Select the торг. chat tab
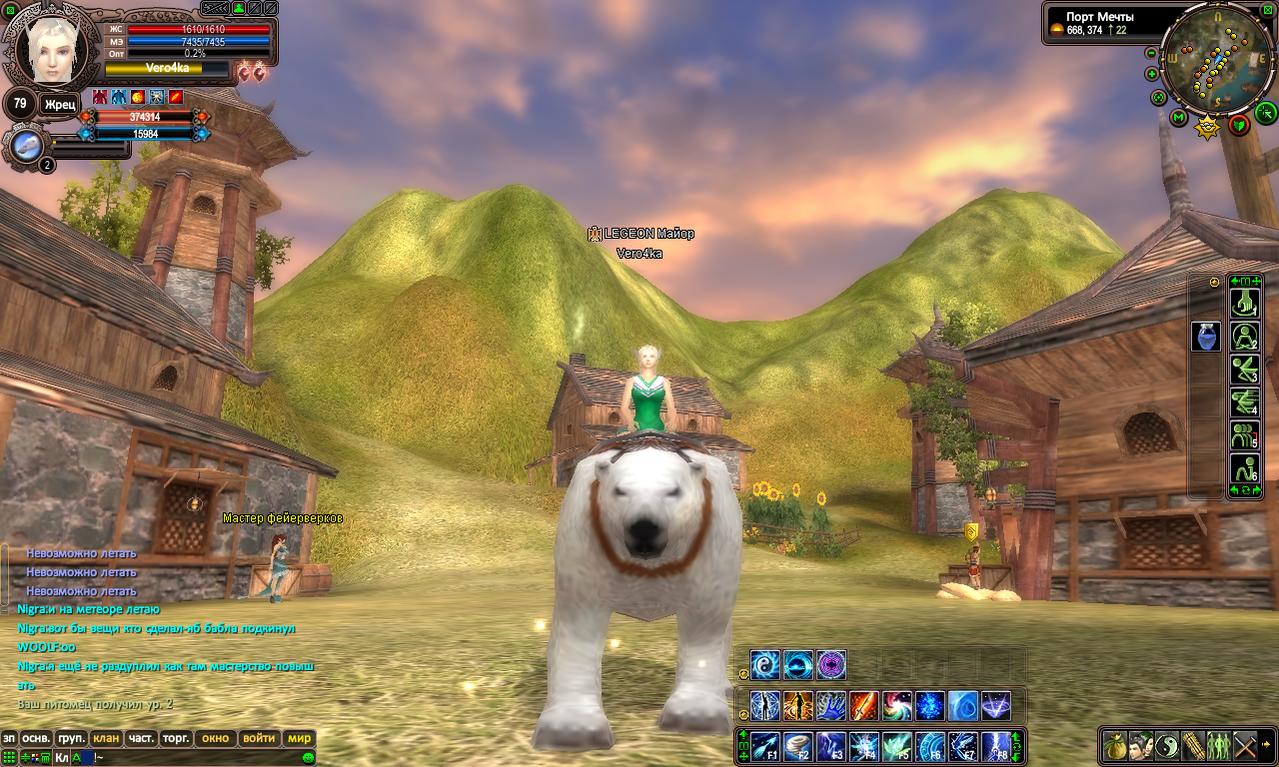 click(x=176, y=738)
